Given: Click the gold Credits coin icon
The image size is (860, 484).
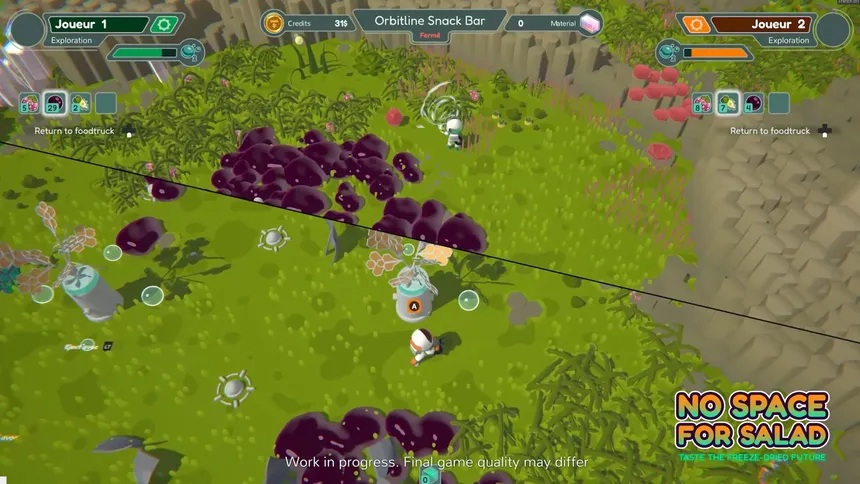Looking at the screenshot, I should 274,23.
